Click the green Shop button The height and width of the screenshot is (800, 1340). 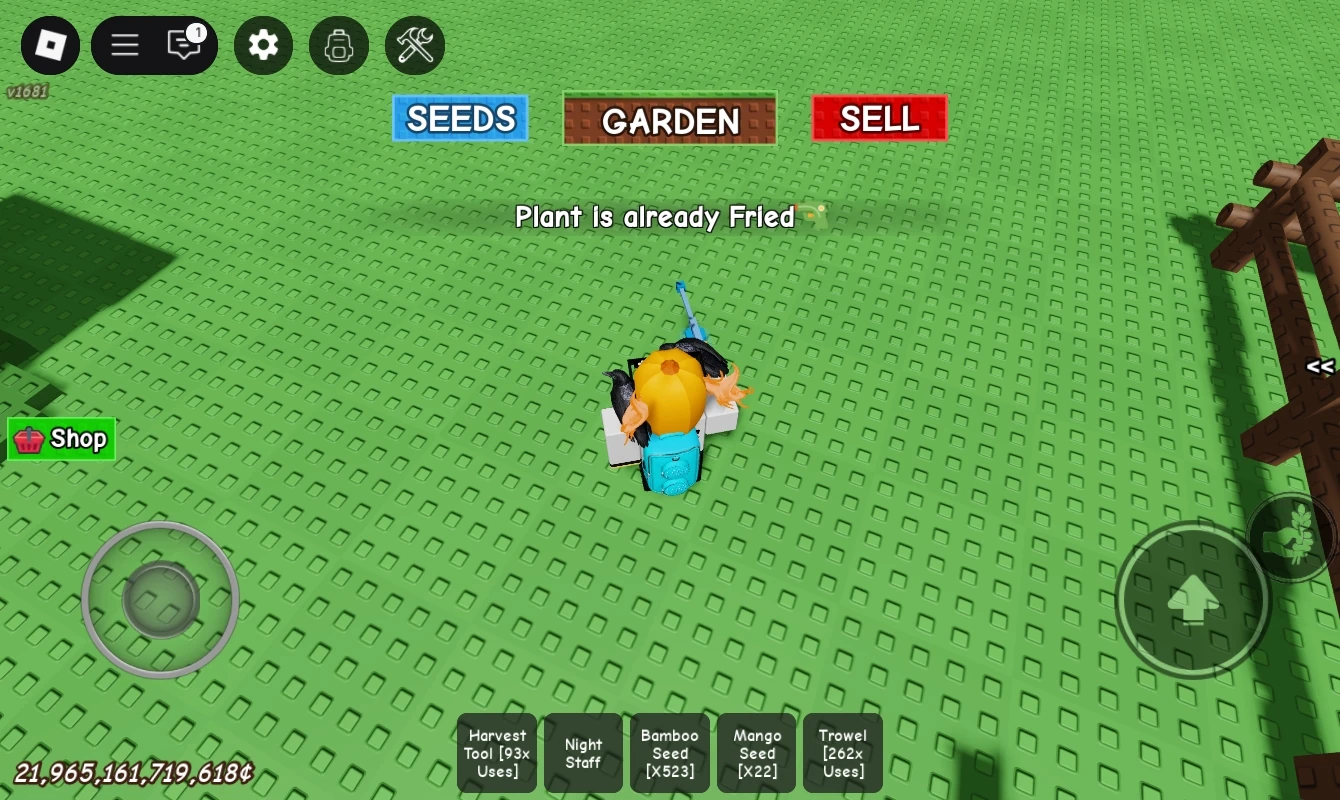coord(61,439)
